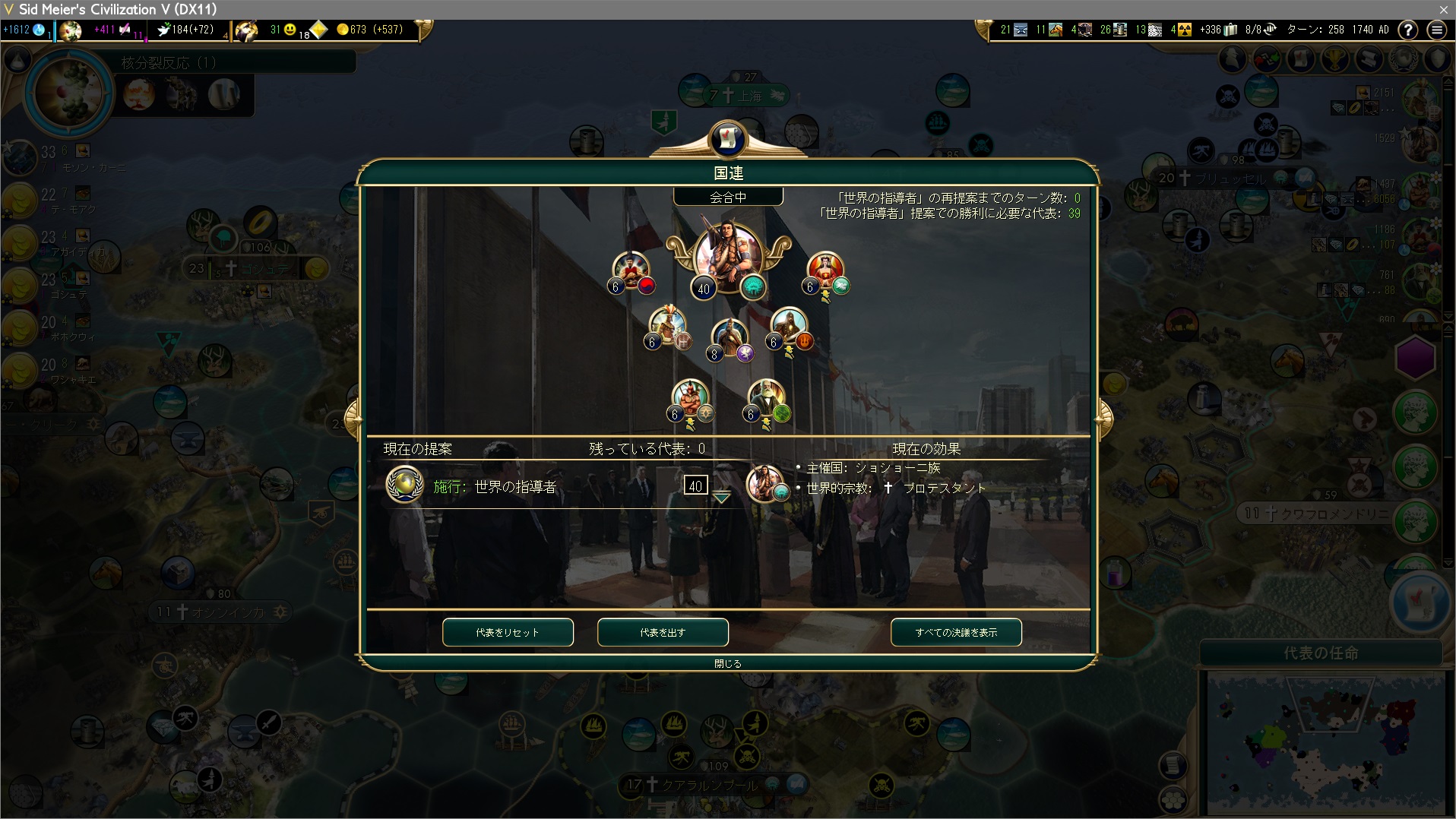Screen dimensions: 1456x819
Task: Close the dialog with 閉じる
Action: point(727,663)
